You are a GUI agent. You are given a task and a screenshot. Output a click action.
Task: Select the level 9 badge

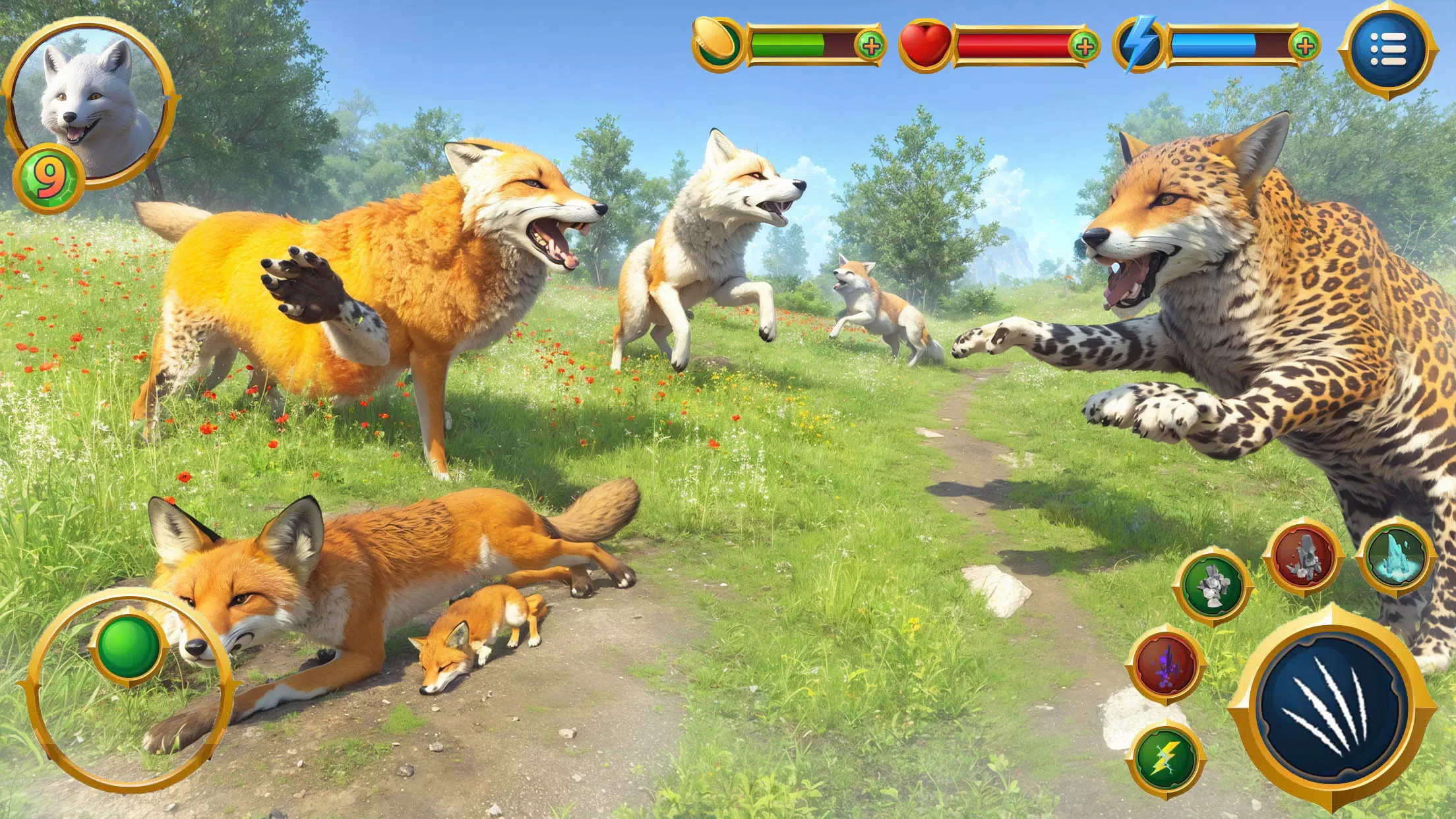point(47,179)
